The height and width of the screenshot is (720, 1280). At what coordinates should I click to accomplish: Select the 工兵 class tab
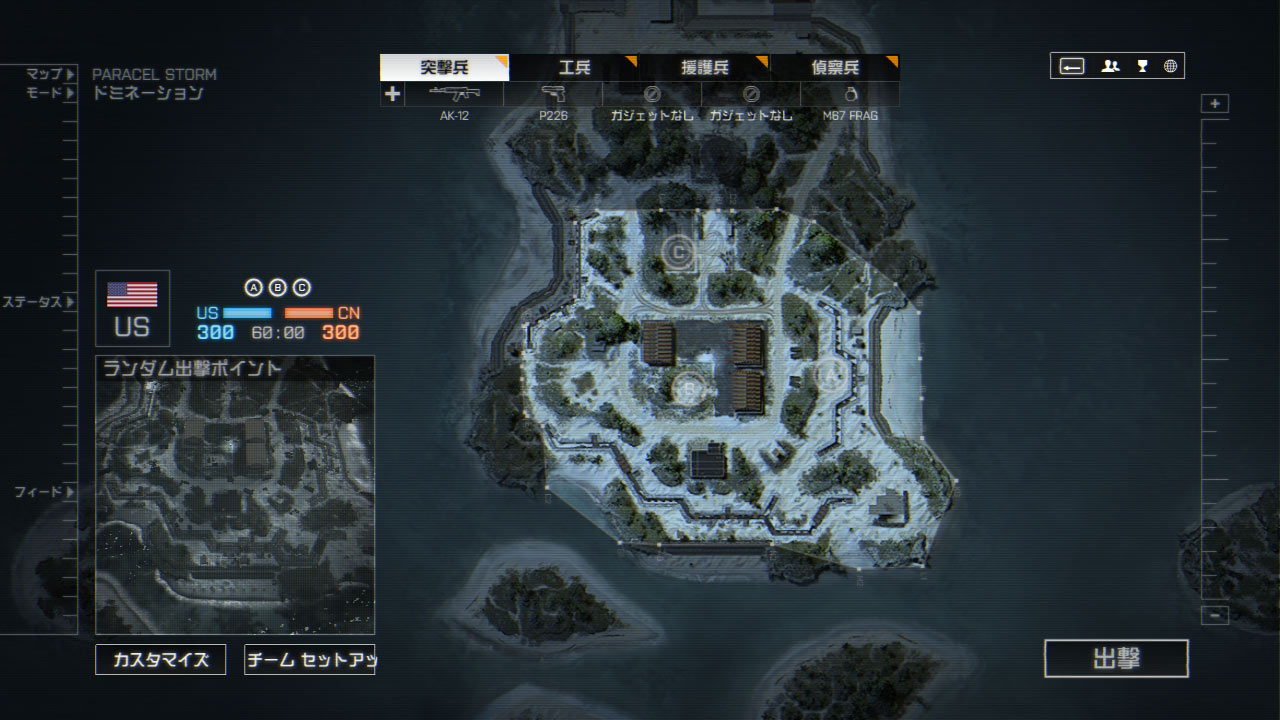574,68
